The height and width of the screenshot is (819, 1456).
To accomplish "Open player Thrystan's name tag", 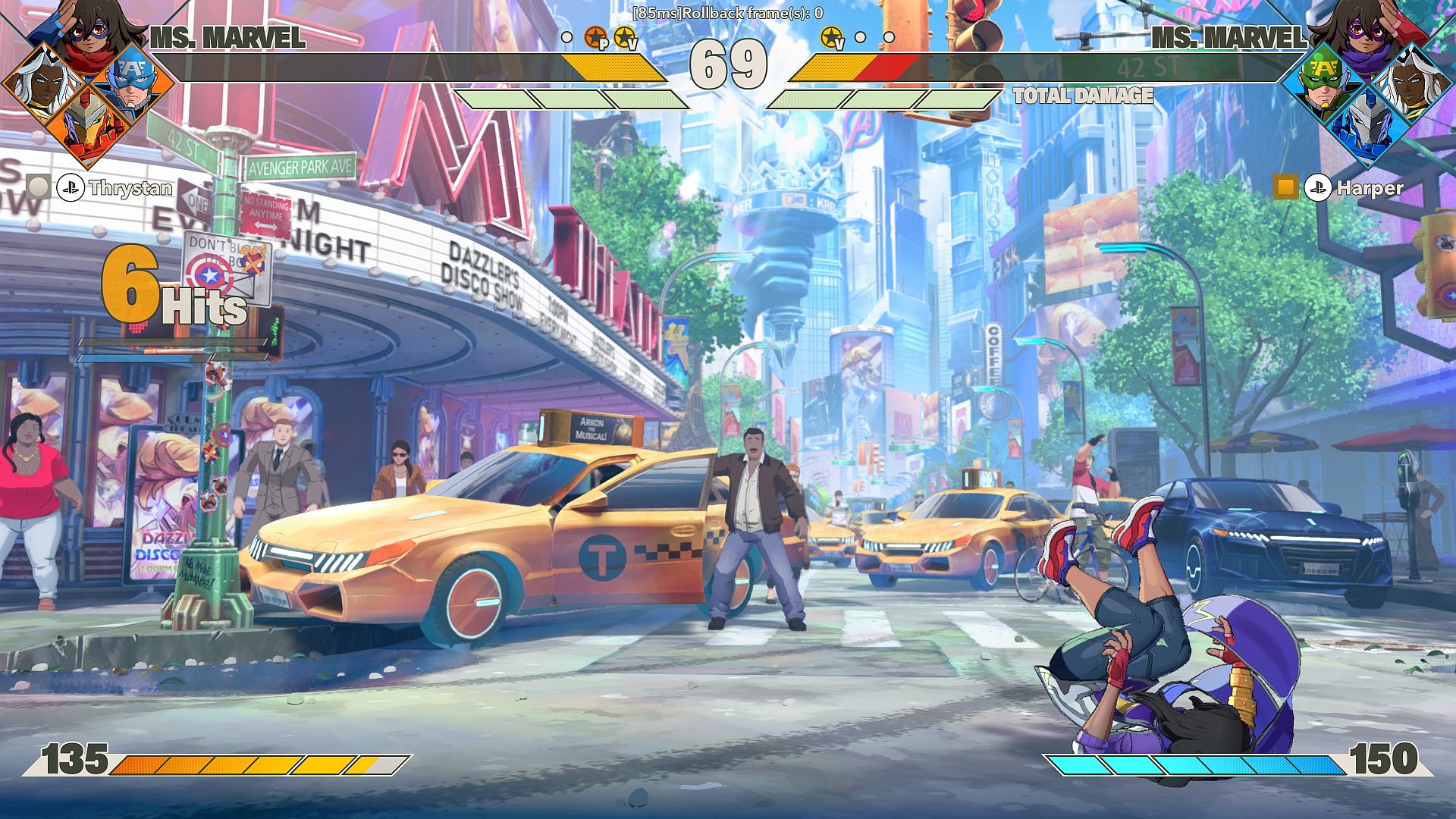I will coord(130,188).
